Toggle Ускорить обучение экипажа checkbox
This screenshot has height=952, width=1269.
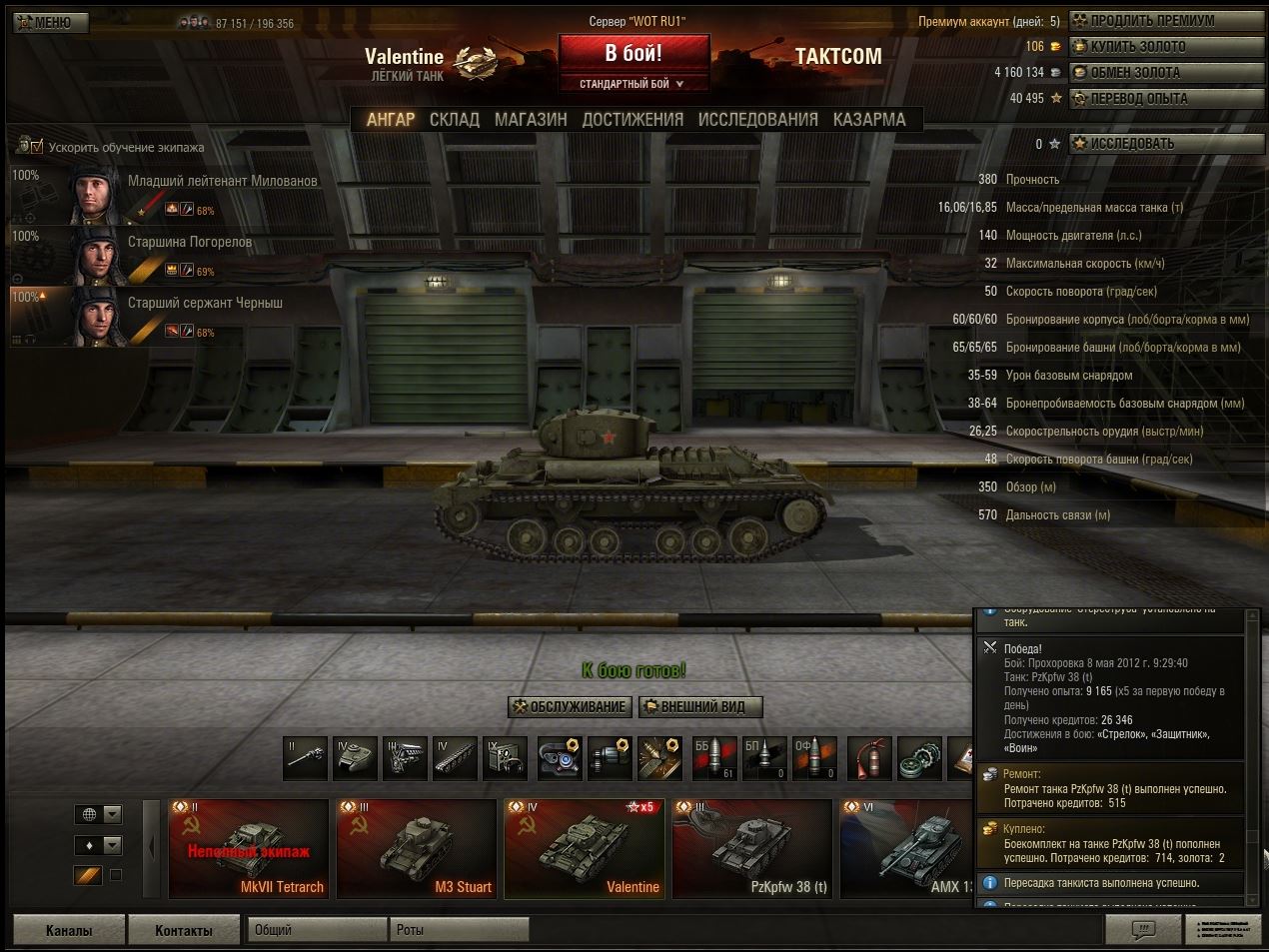pos(37,148)
